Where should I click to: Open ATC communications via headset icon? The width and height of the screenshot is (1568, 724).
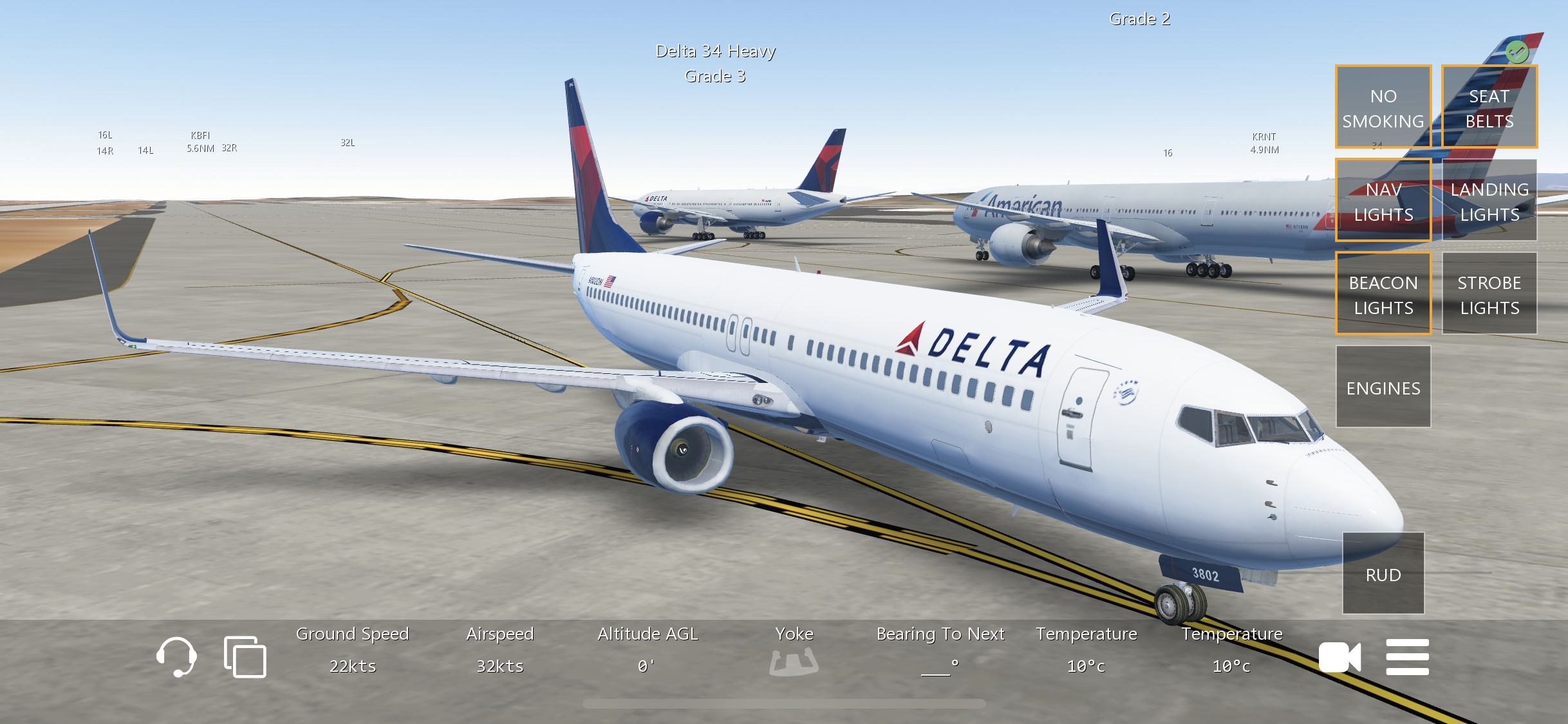[176, 656]
